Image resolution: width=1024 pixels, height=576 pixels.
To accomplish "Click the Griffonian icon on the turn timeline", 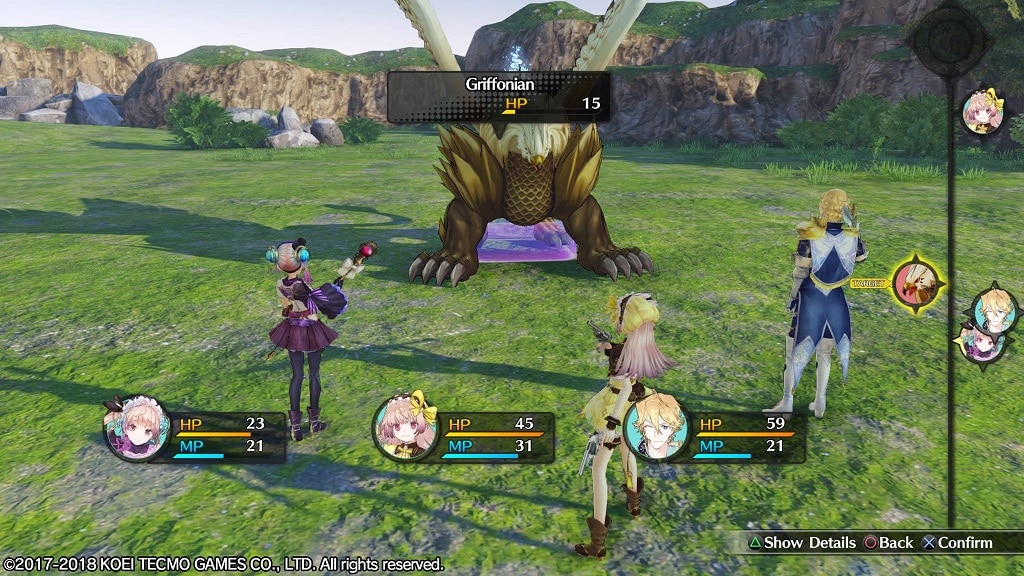I will [x=917, y=283].
